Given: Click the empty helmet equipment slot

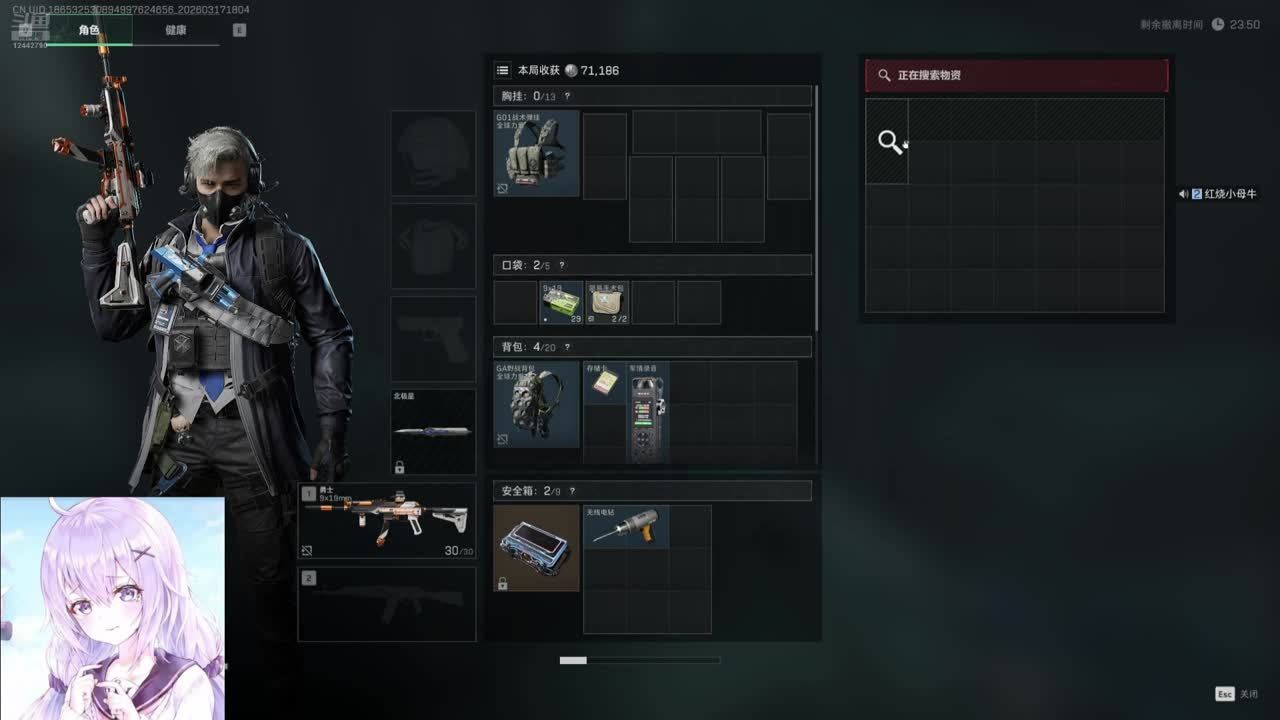Looking at the screenshot, I should (433, 153).
